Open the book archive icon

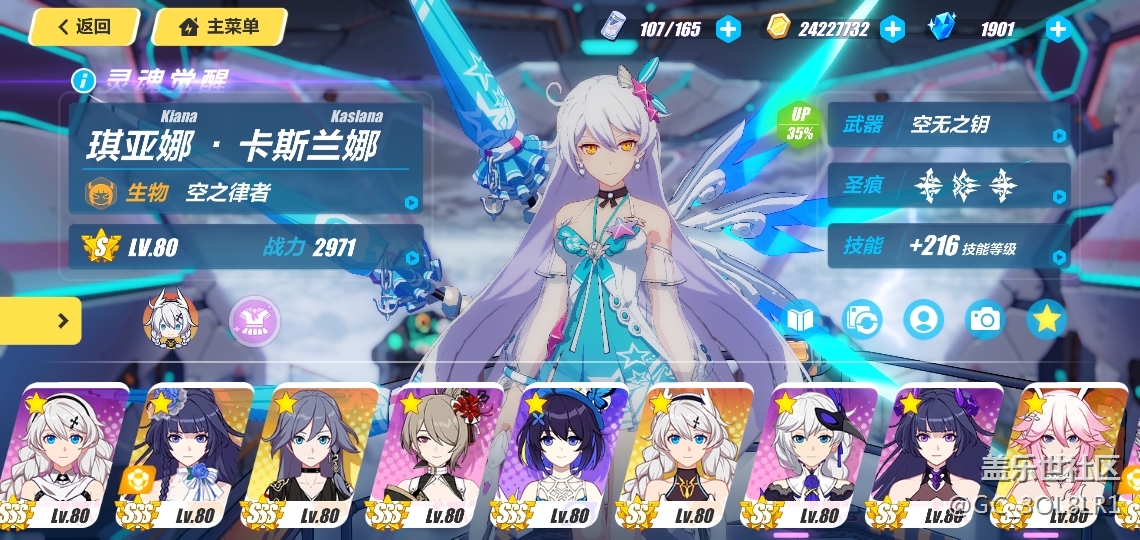click(x=801, y=320)
